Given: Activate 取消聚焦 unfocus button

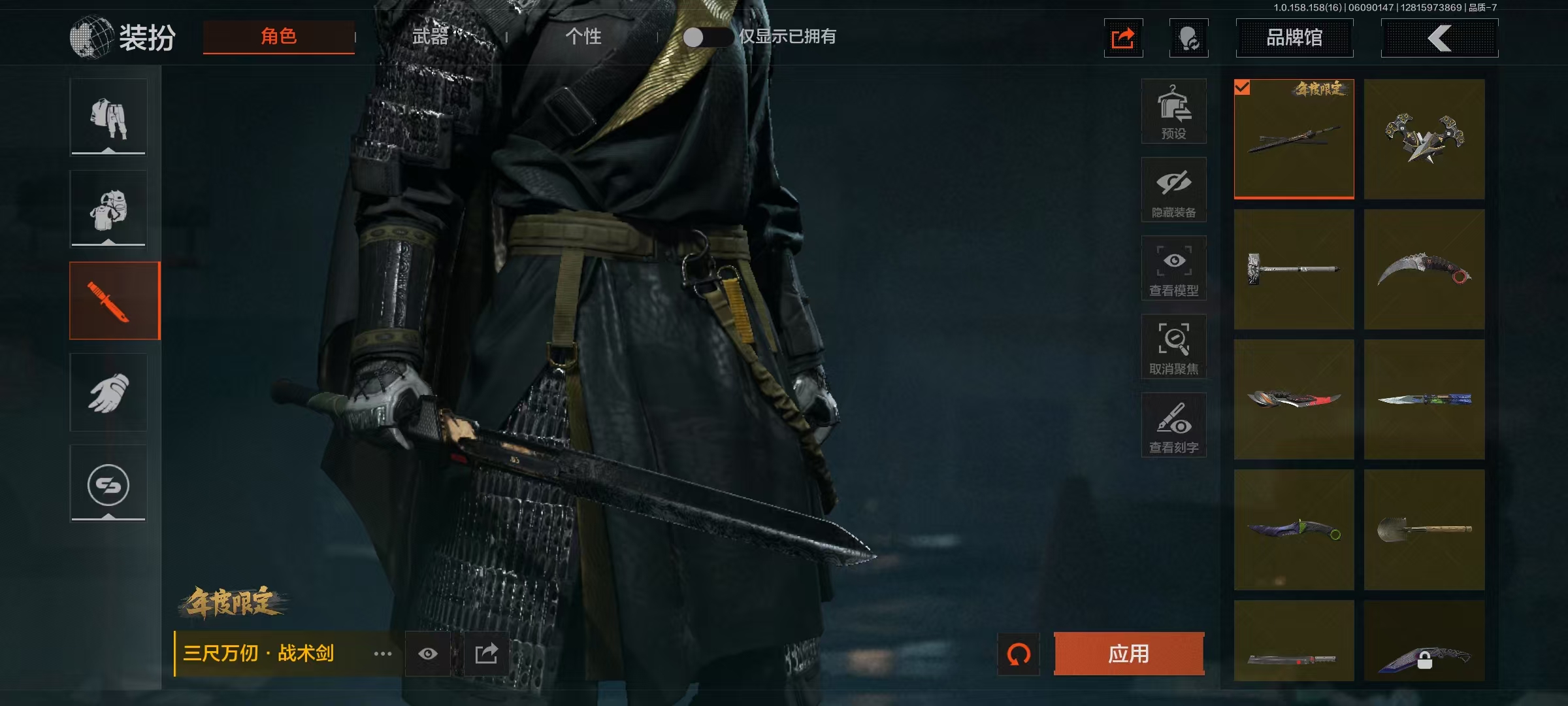Looking at the screenshot, I should tap(1173, 347).
